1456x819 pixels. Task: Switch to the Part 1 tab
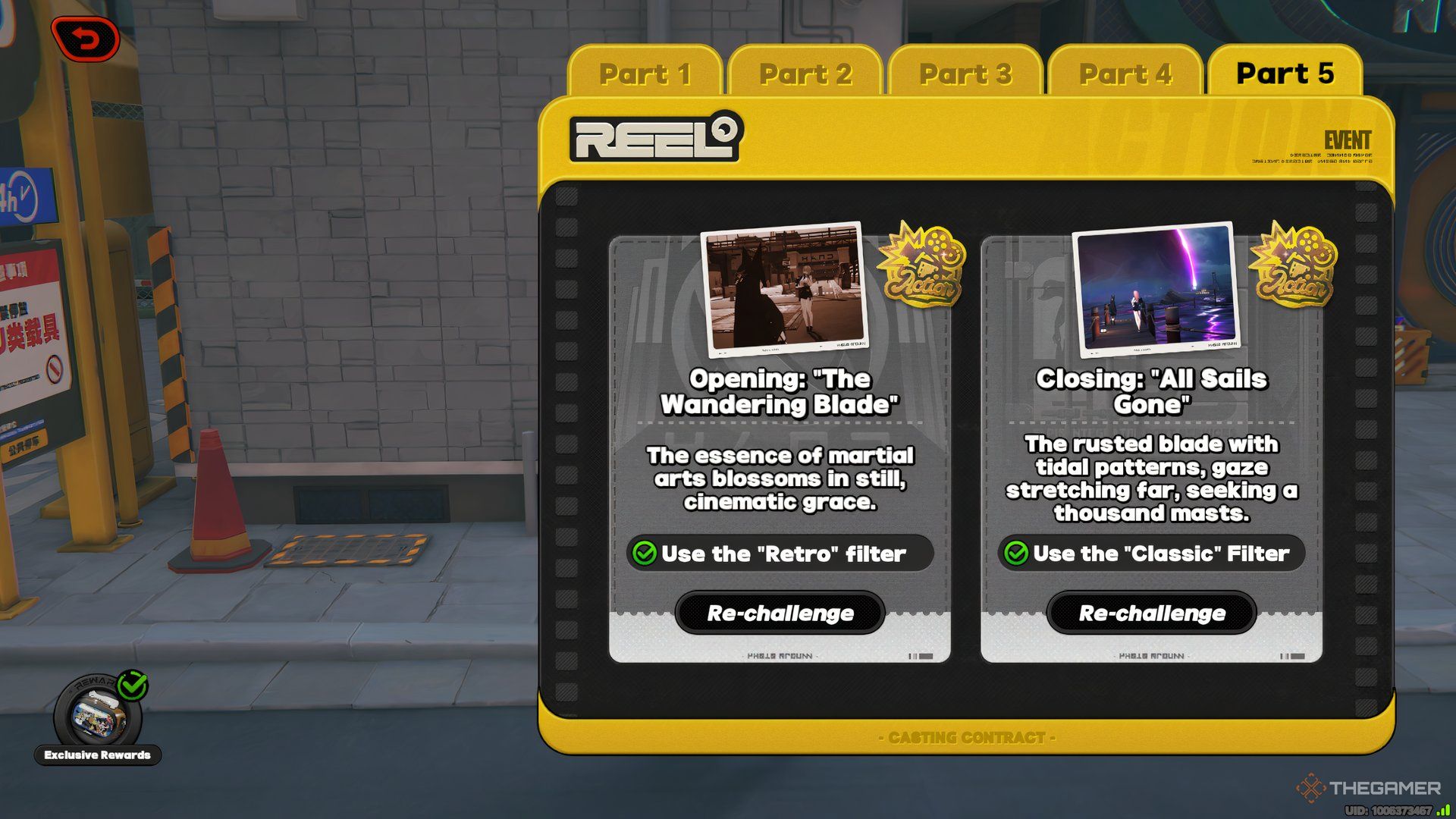point(645,74)
